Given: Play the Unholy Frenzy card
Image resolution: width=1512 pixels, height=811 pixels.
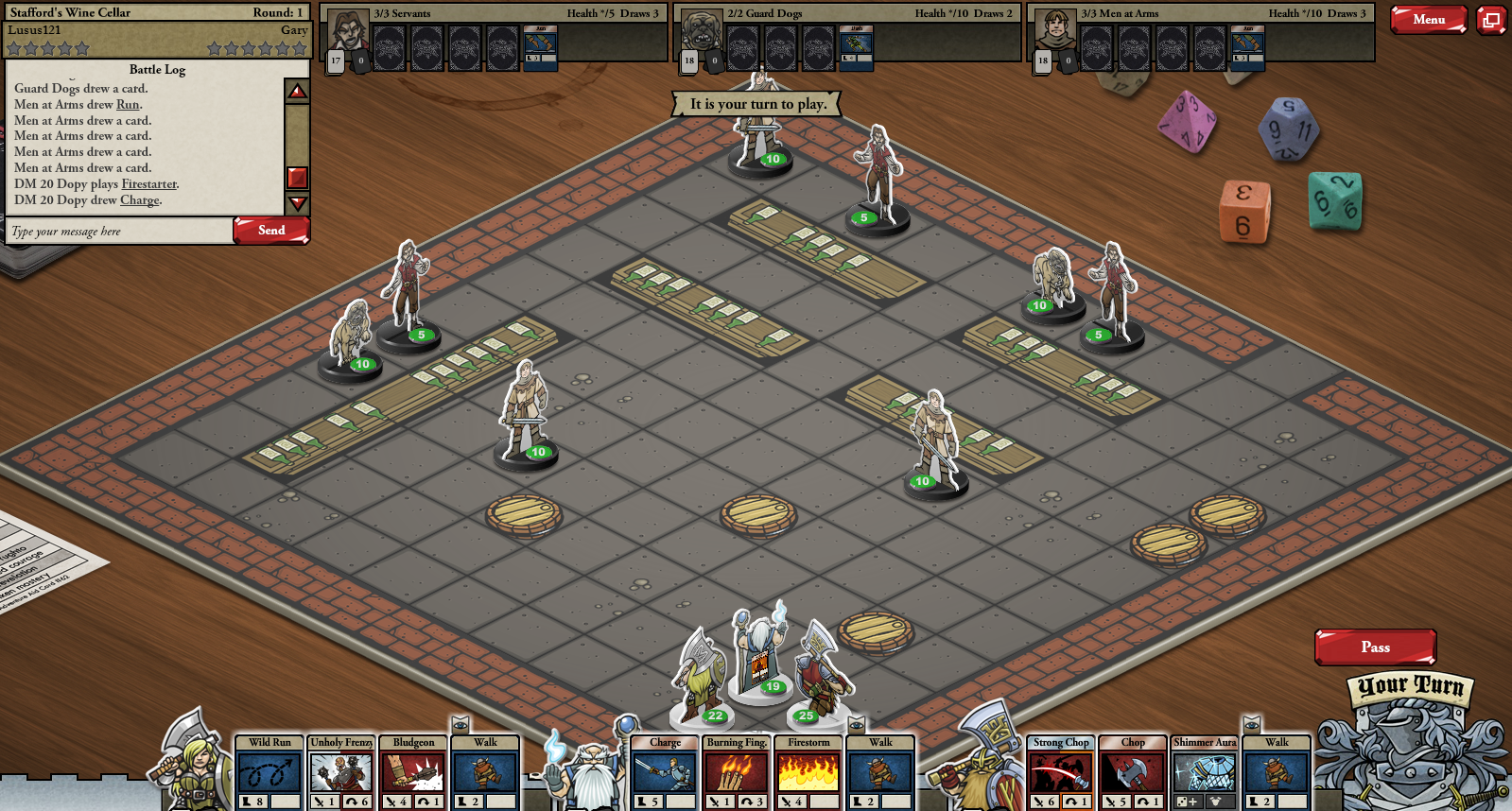Looking at the screenshot, I should (341, 772).
